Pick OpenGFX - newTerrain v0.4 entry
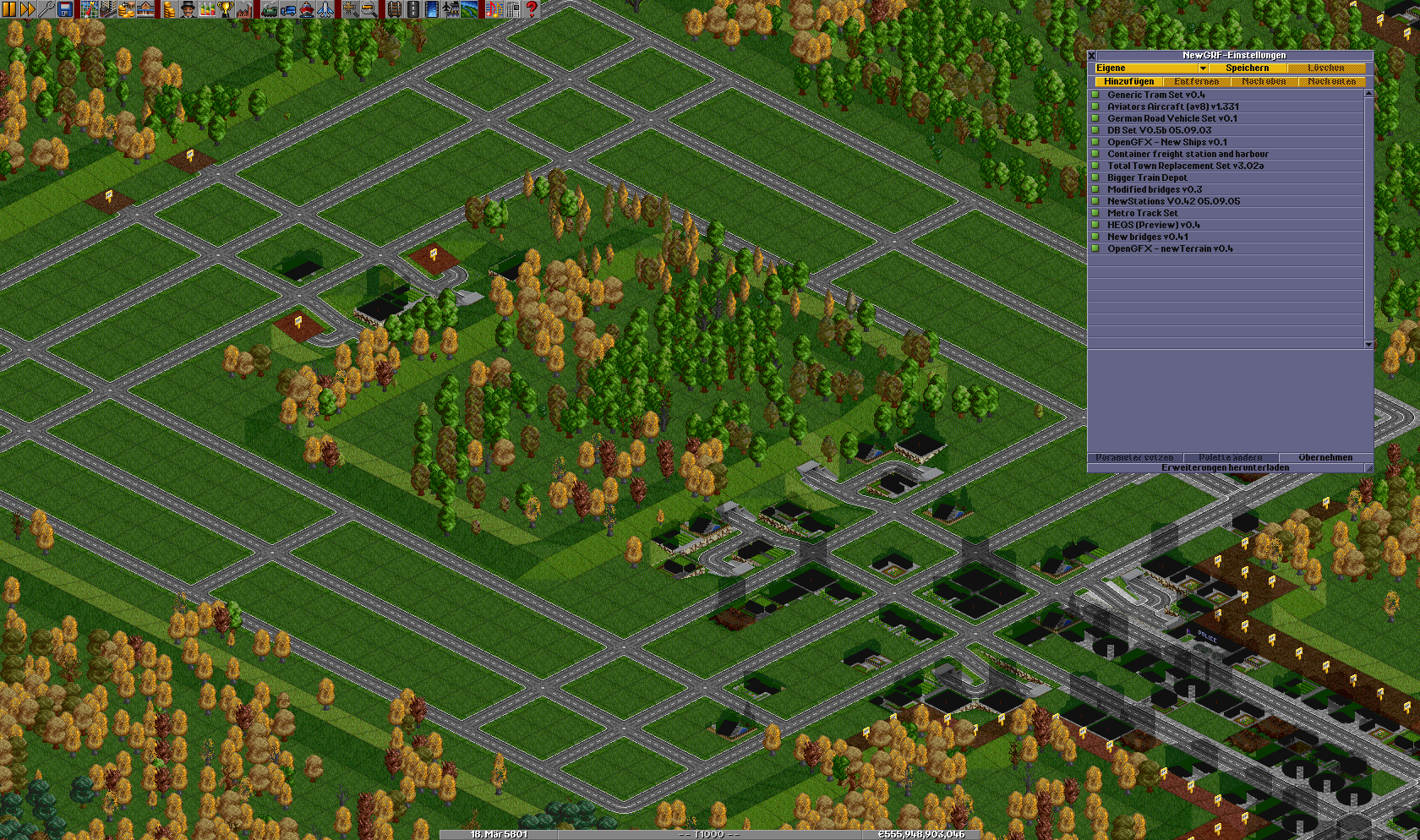Viewport: 1420px width, 840px height. coord(1170,248)
